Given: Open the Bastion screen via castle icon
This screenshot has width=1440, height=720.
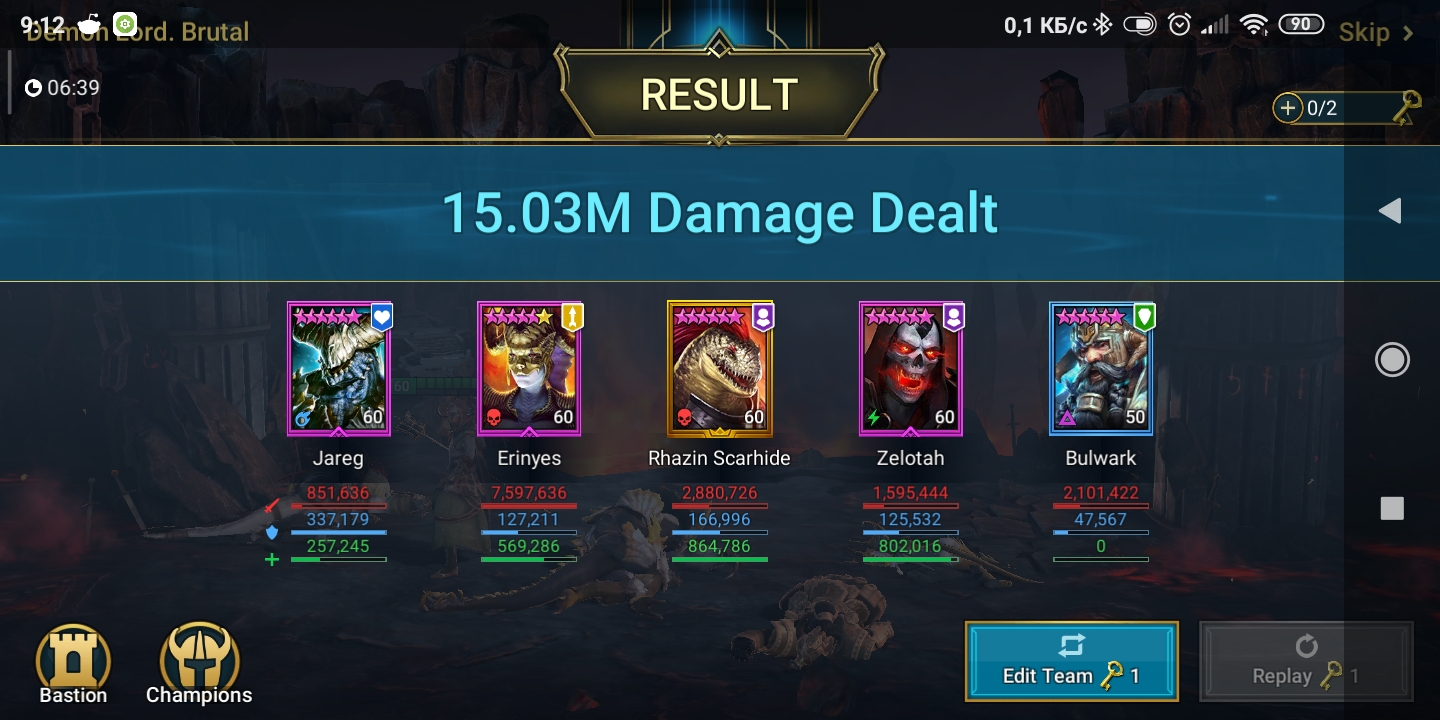Looking at the screenshot, I should tap(73, 655).
